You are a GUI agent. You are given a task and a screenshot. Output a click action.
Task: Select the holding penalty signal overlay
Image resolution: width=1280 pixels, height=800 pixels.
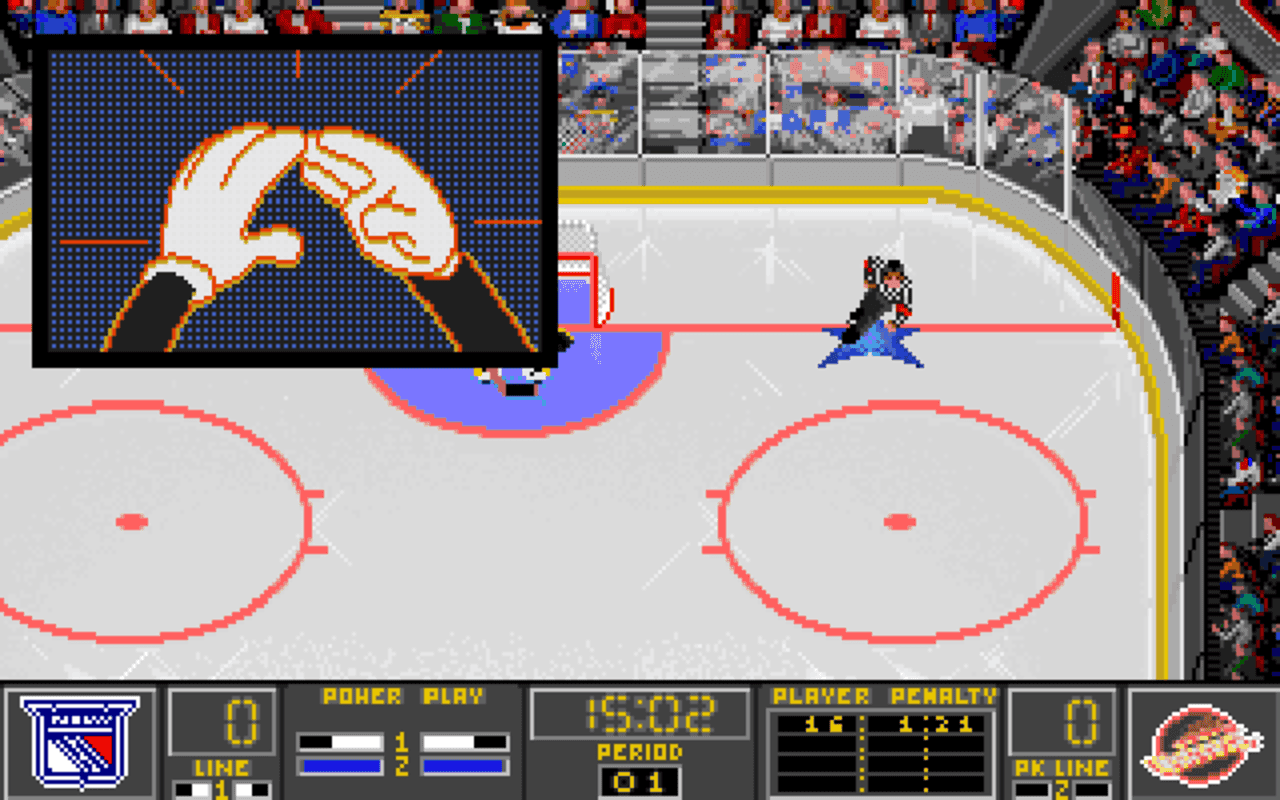(295, 205)
